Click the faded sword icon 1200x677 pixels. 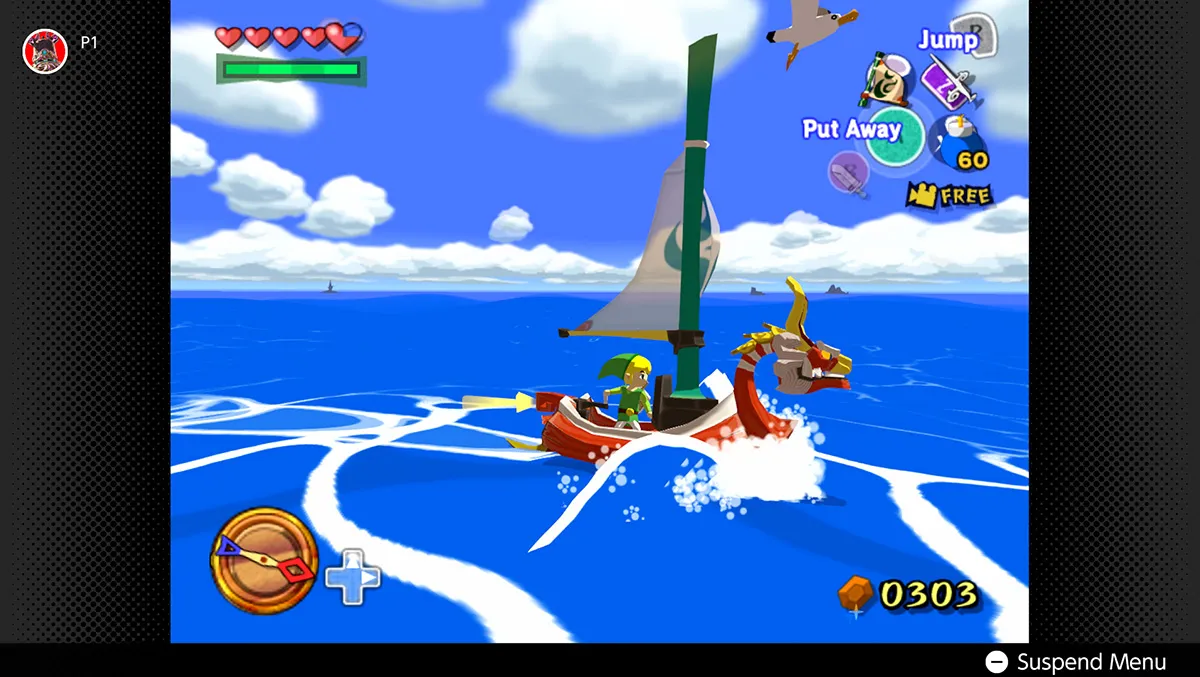(x=848, y=172)
